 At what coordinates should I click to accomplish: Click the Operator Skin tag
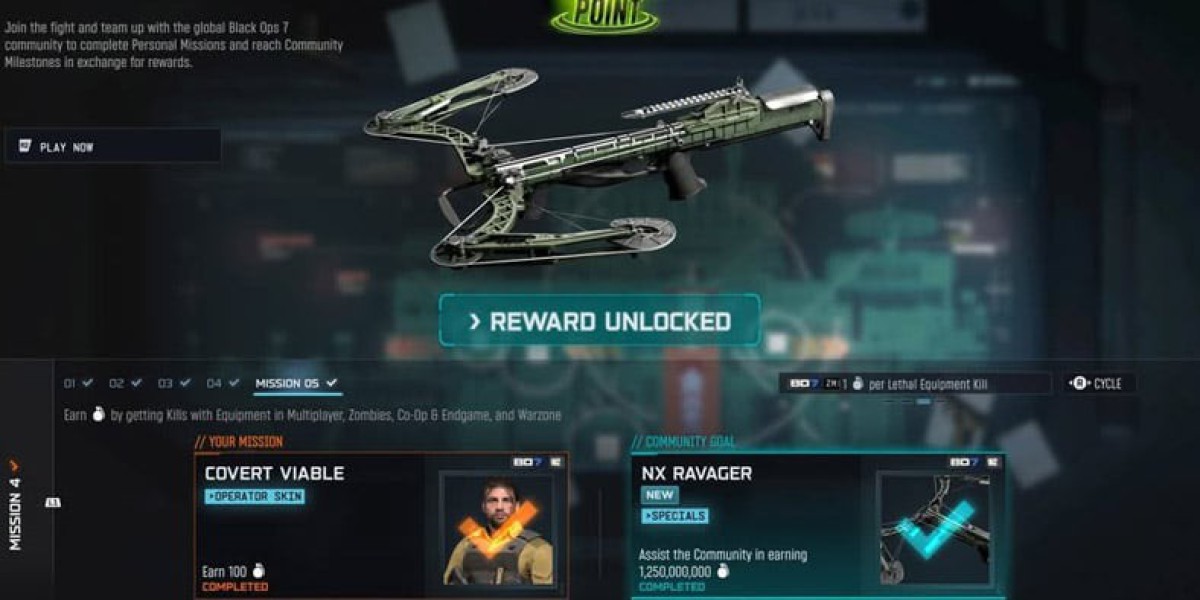point(255,496)
